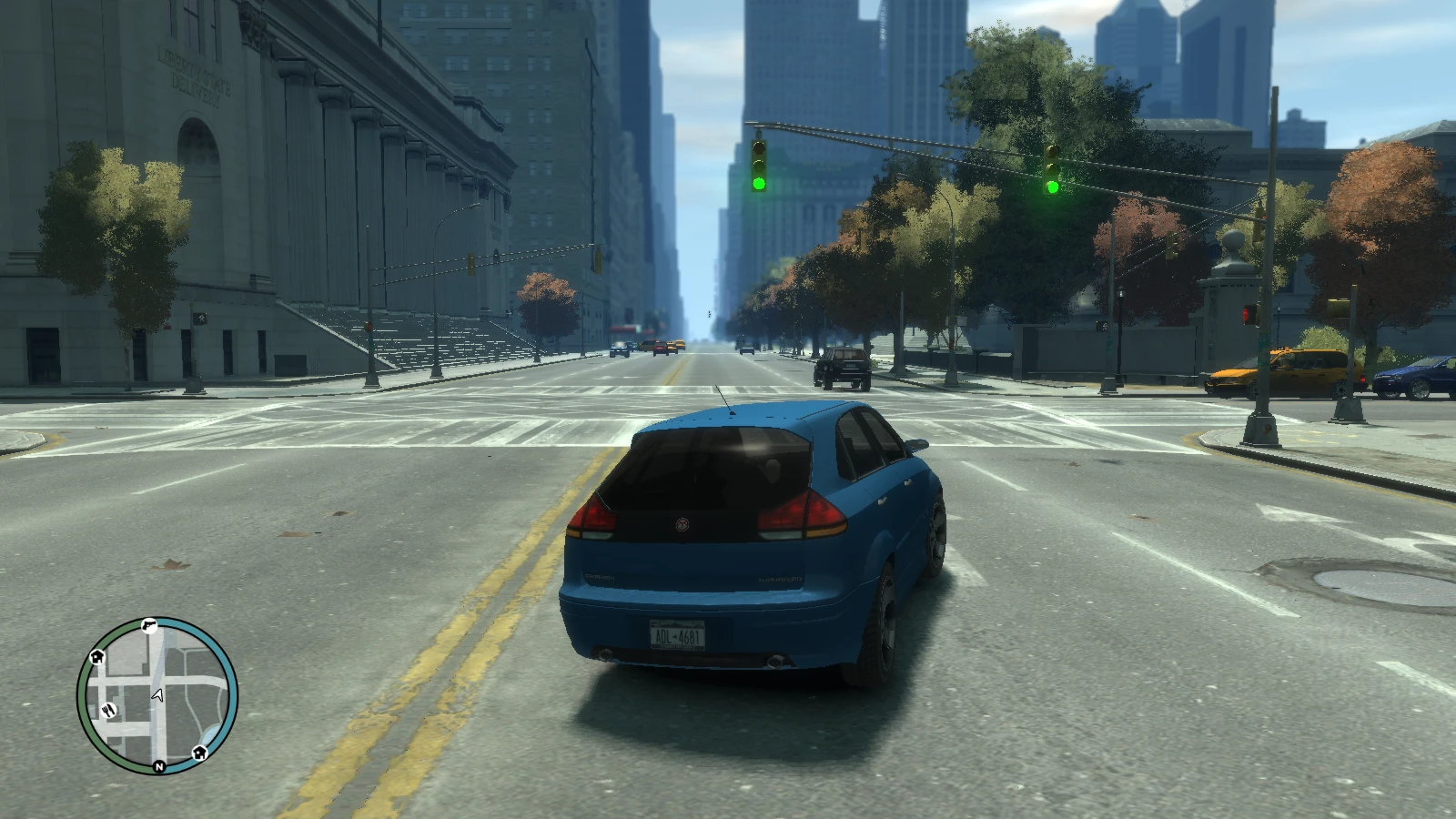The image size is (1456, 819).
Task: Select the player arrow in the minimap center
Action: click(x=157, y=694)
